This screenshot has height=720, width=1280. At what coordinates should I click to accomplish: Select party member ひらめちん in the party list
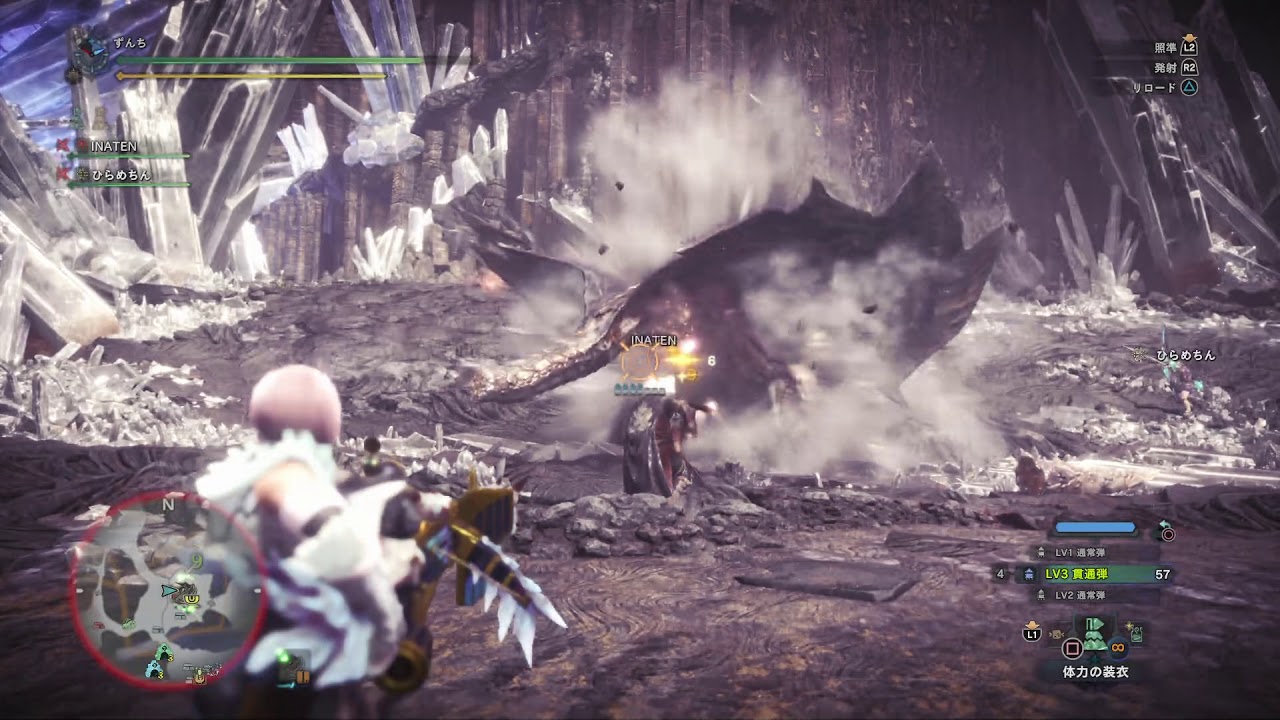pyautogui.click(x=121, y=175)
